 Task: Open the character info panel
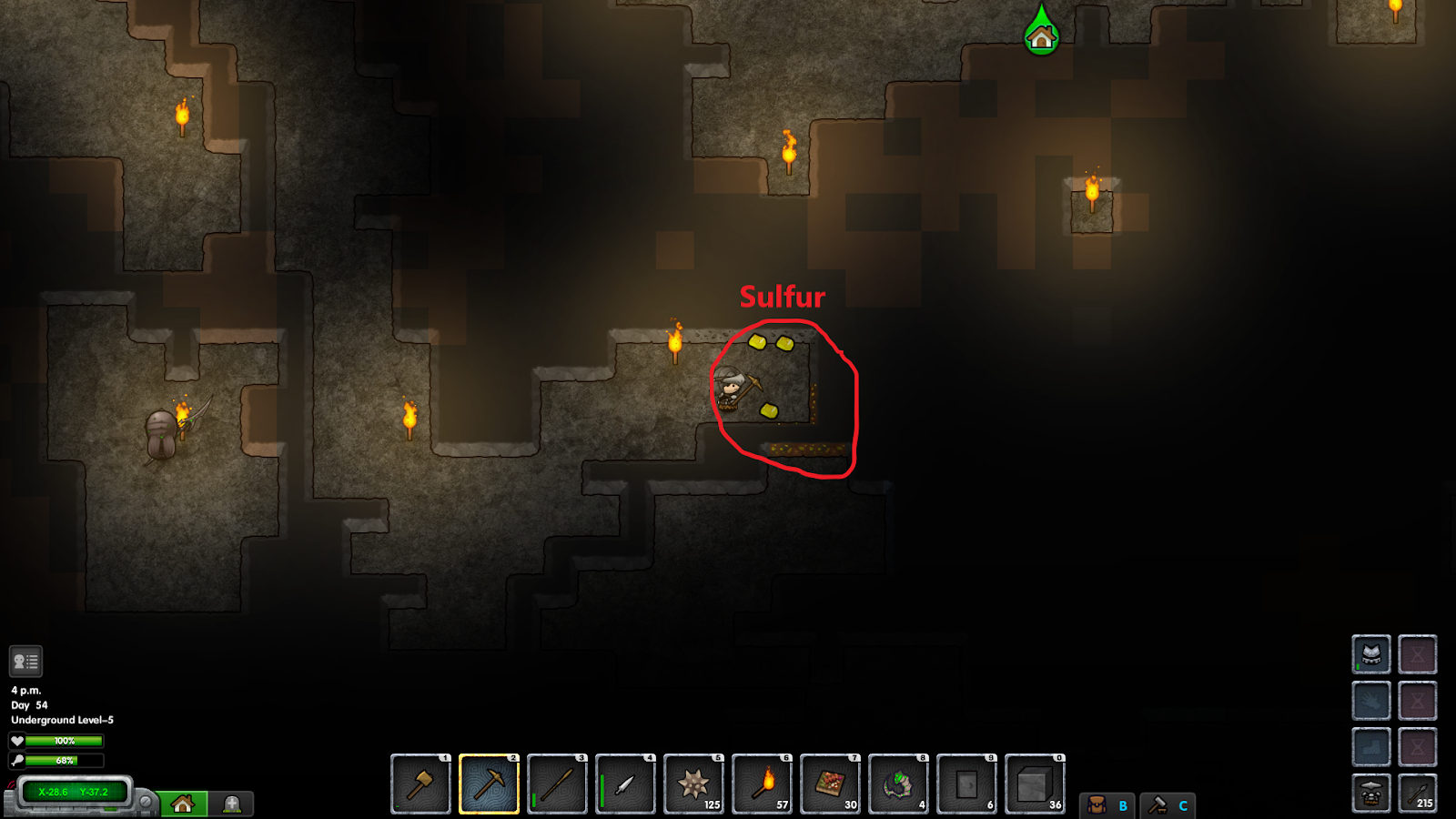(26, 659)
